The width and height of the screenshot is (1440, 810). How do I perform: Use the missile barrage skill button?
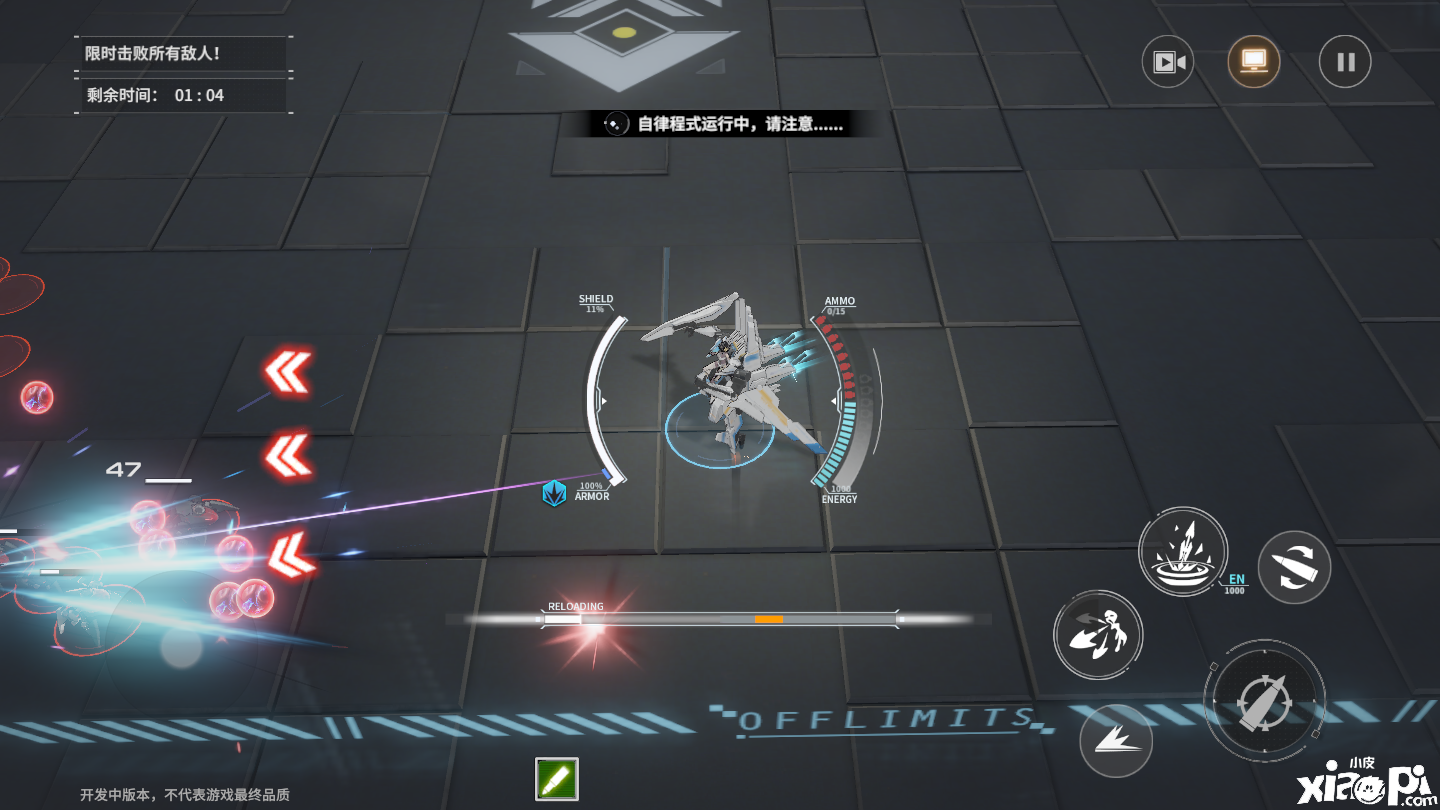click(1097, 636)
